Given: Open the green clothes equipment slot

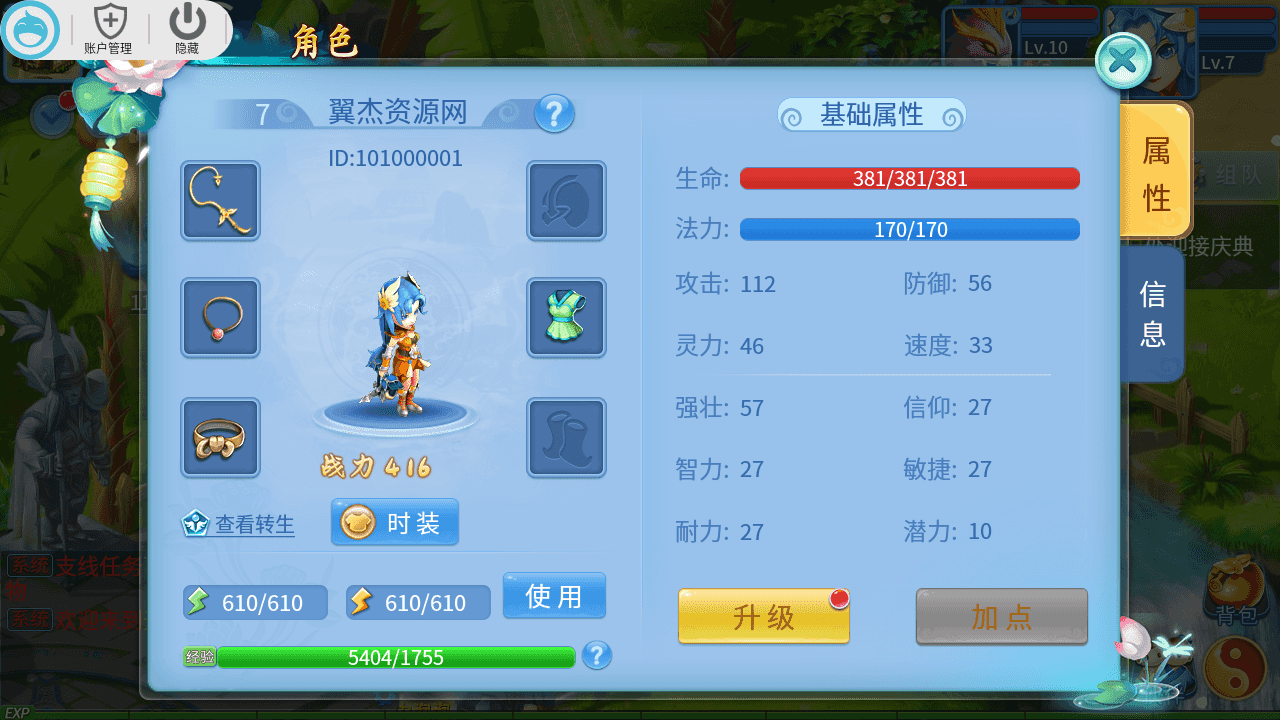Looking at the screenshot, I should click(x=566, y=318).
